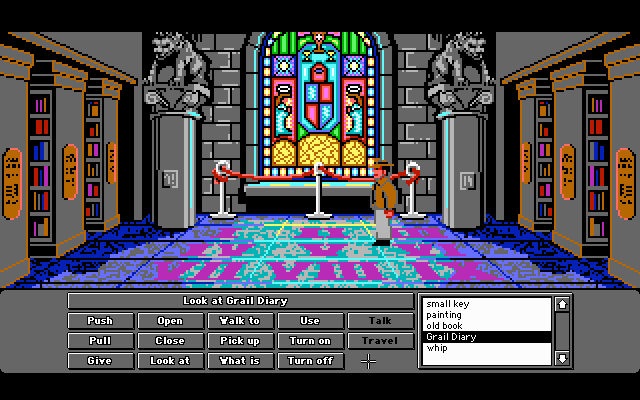Activate the What is command
Screen dimensions: 640x400
coord(240,361)
